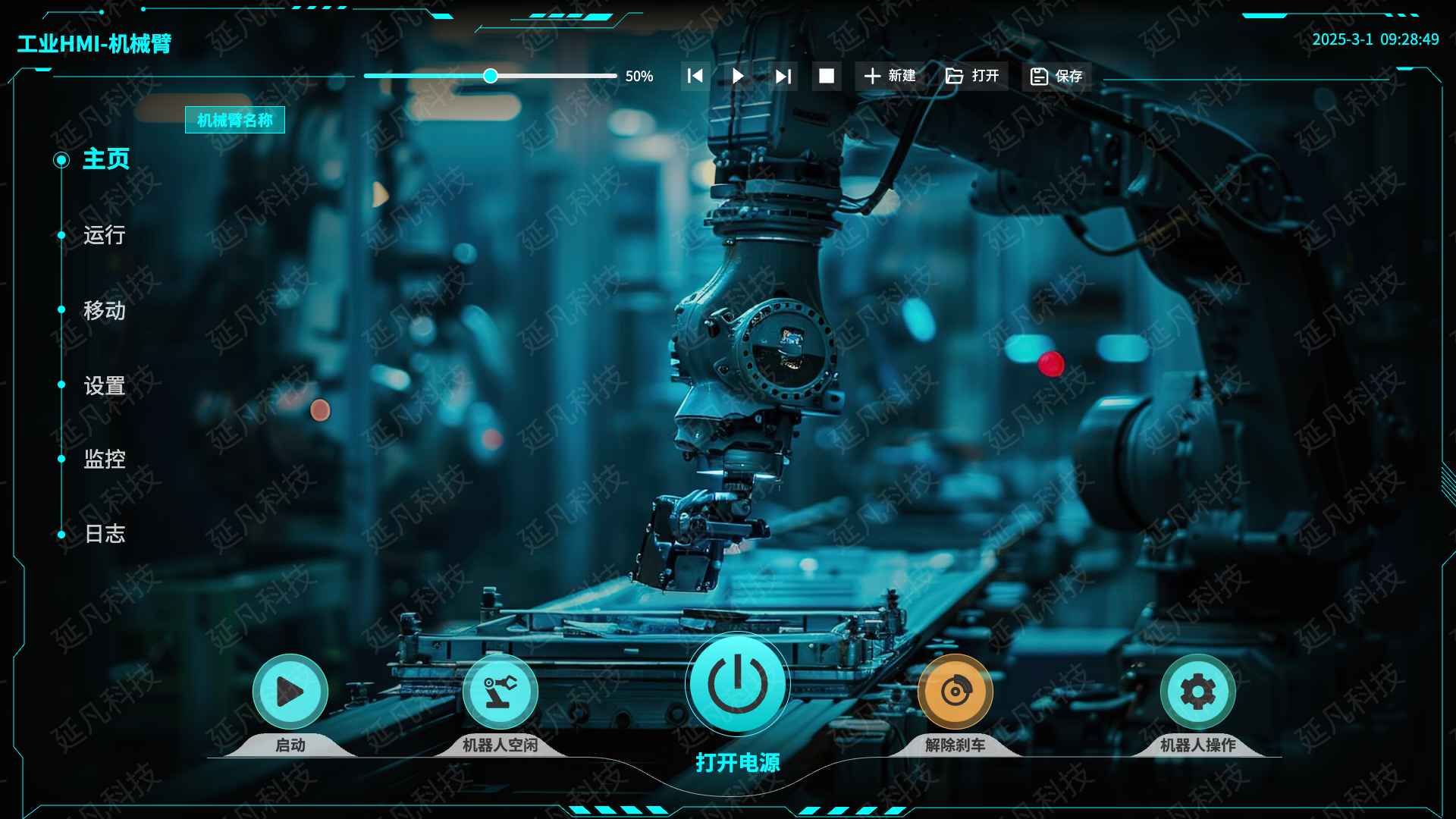Open a file via the 打开 folder icon

coord(955,76)
